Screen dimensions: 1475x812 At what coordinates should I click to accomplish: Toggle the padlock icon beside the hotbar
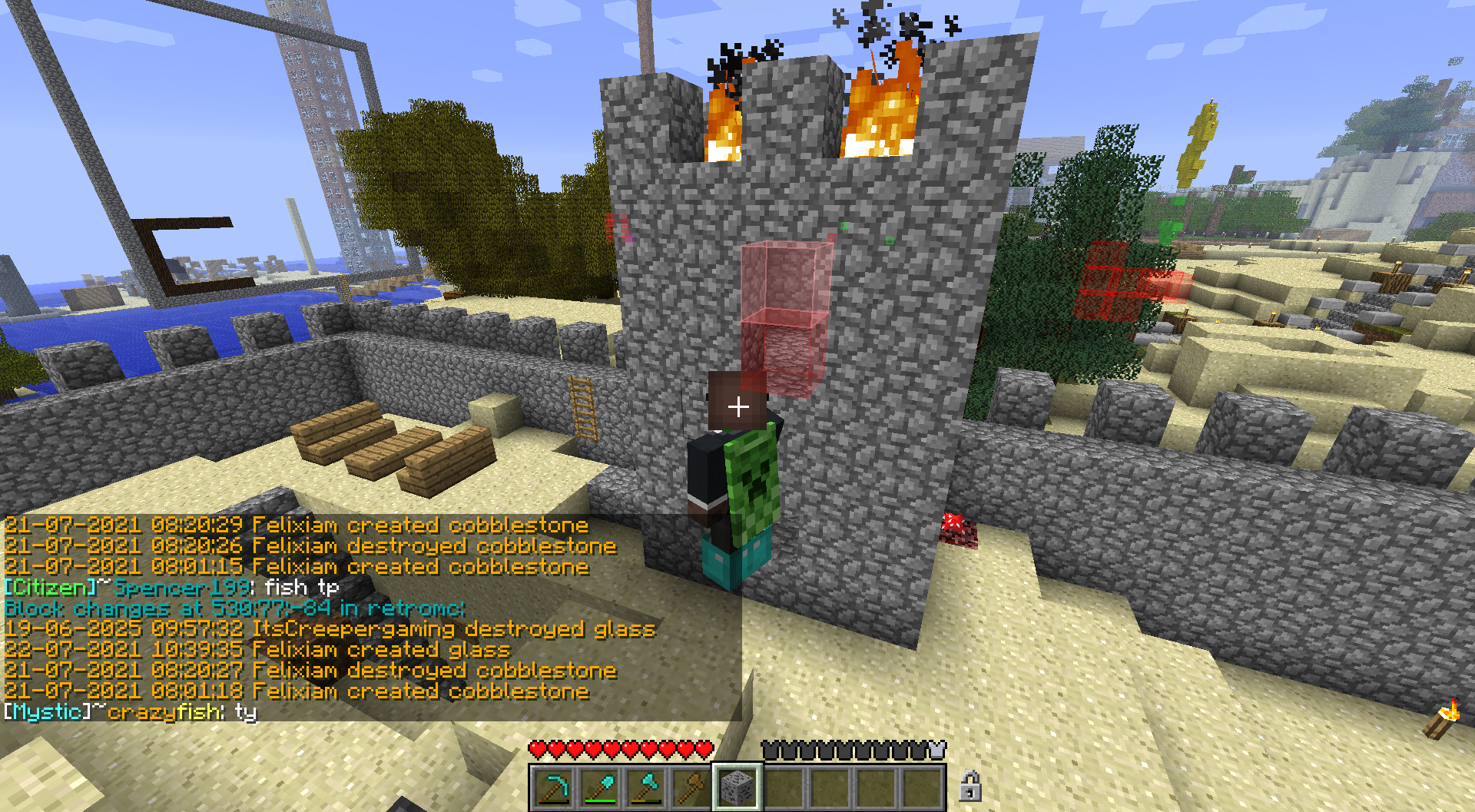pos(970,787)
